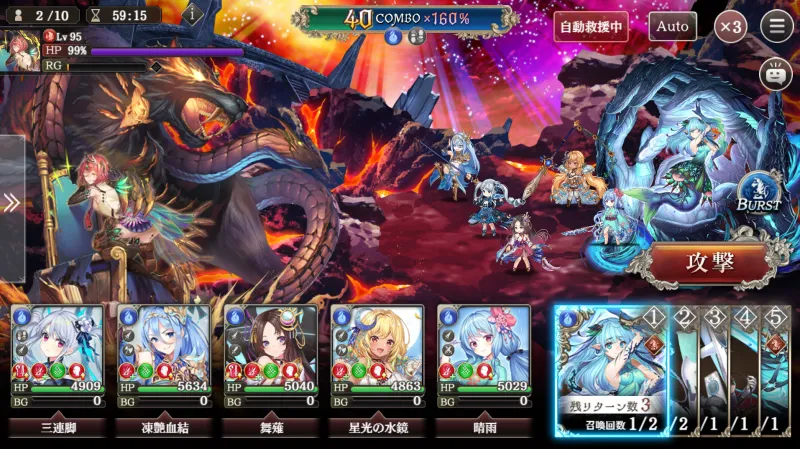Toggle the Auto battle button
The width and height of the screenshot is (800, 449).
(x=672, y=26)
